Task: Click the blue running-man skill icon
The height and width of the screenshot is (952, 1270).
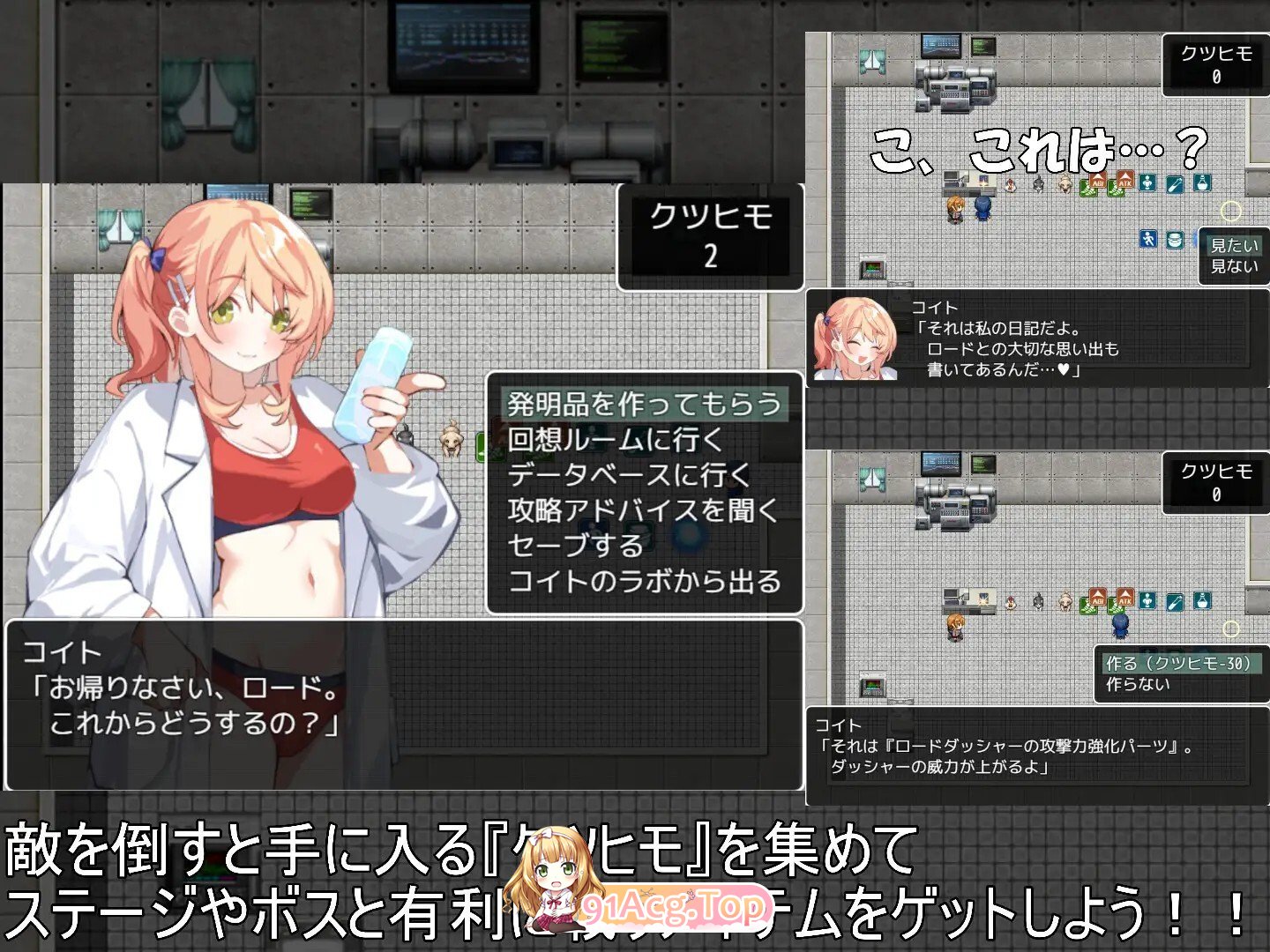Action: pyautogui.click(x=1147, y=239)
